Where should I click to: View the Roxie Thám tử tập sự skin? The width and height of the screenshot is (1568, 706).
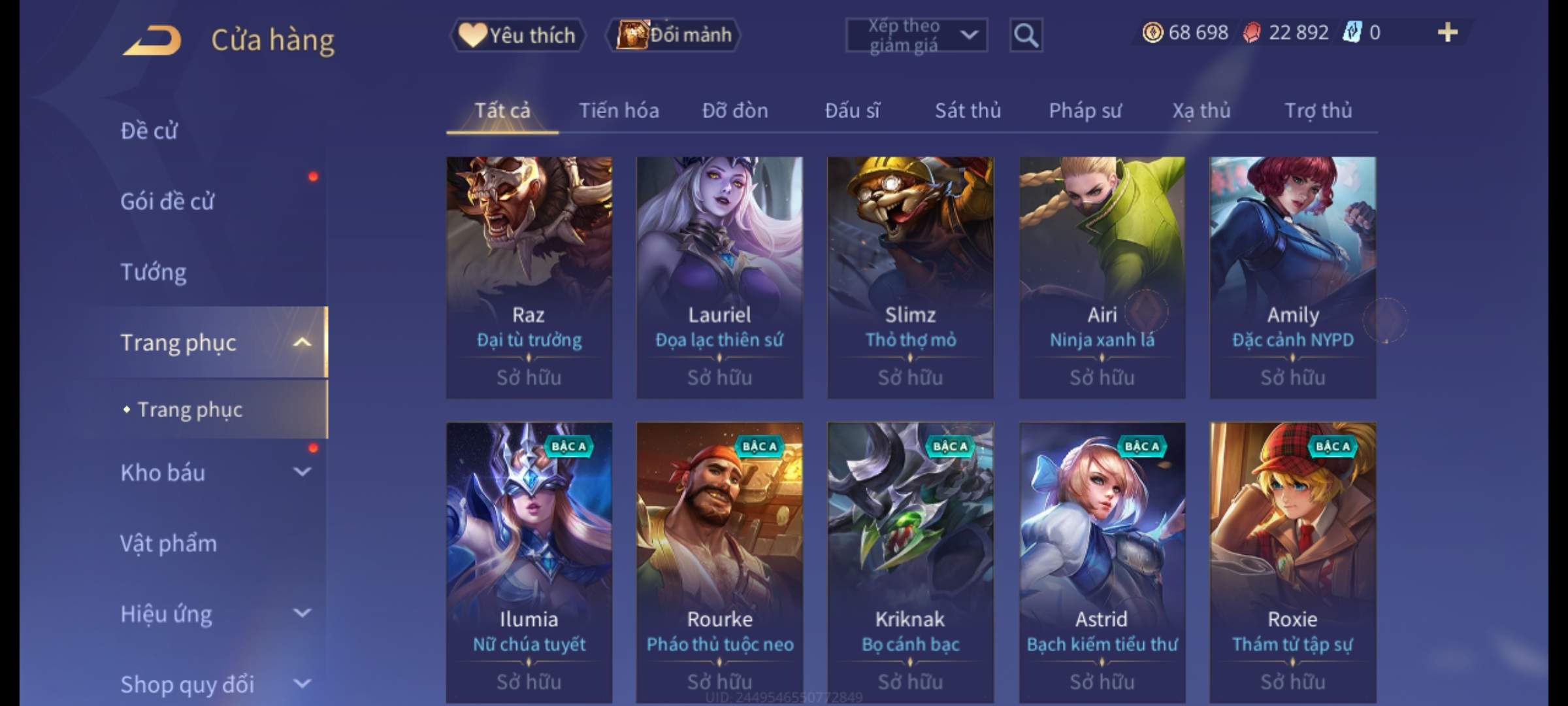click(x=1292, y=562)
